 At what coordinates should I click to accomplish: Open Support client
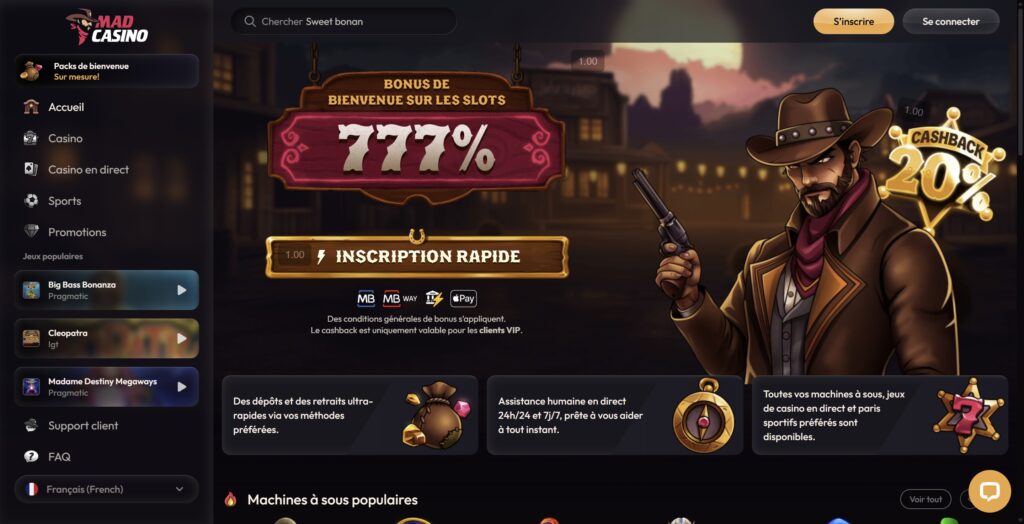[x=83, y=426]
